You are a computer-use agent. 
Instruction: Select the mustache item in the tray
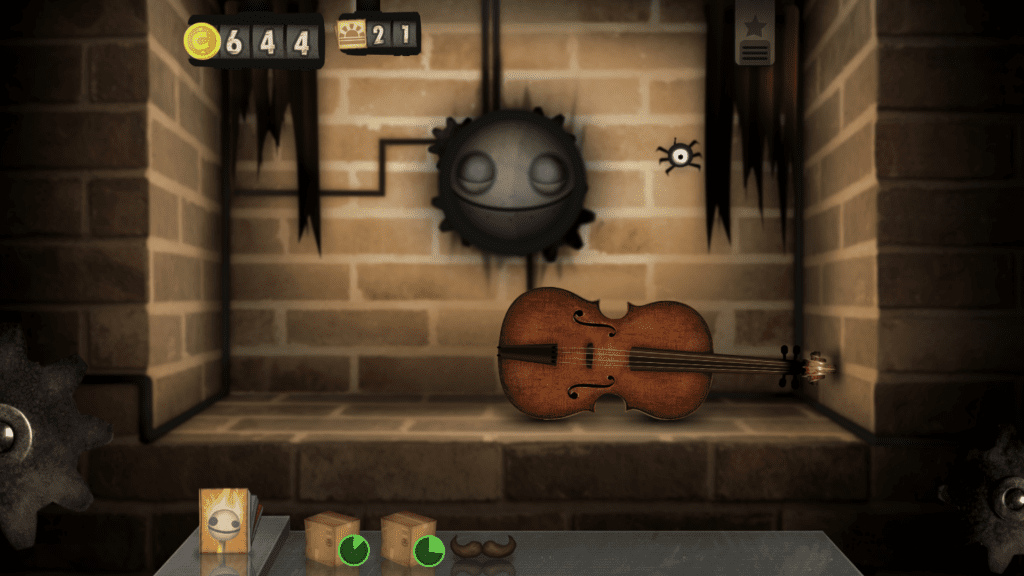tap(483, 546)
